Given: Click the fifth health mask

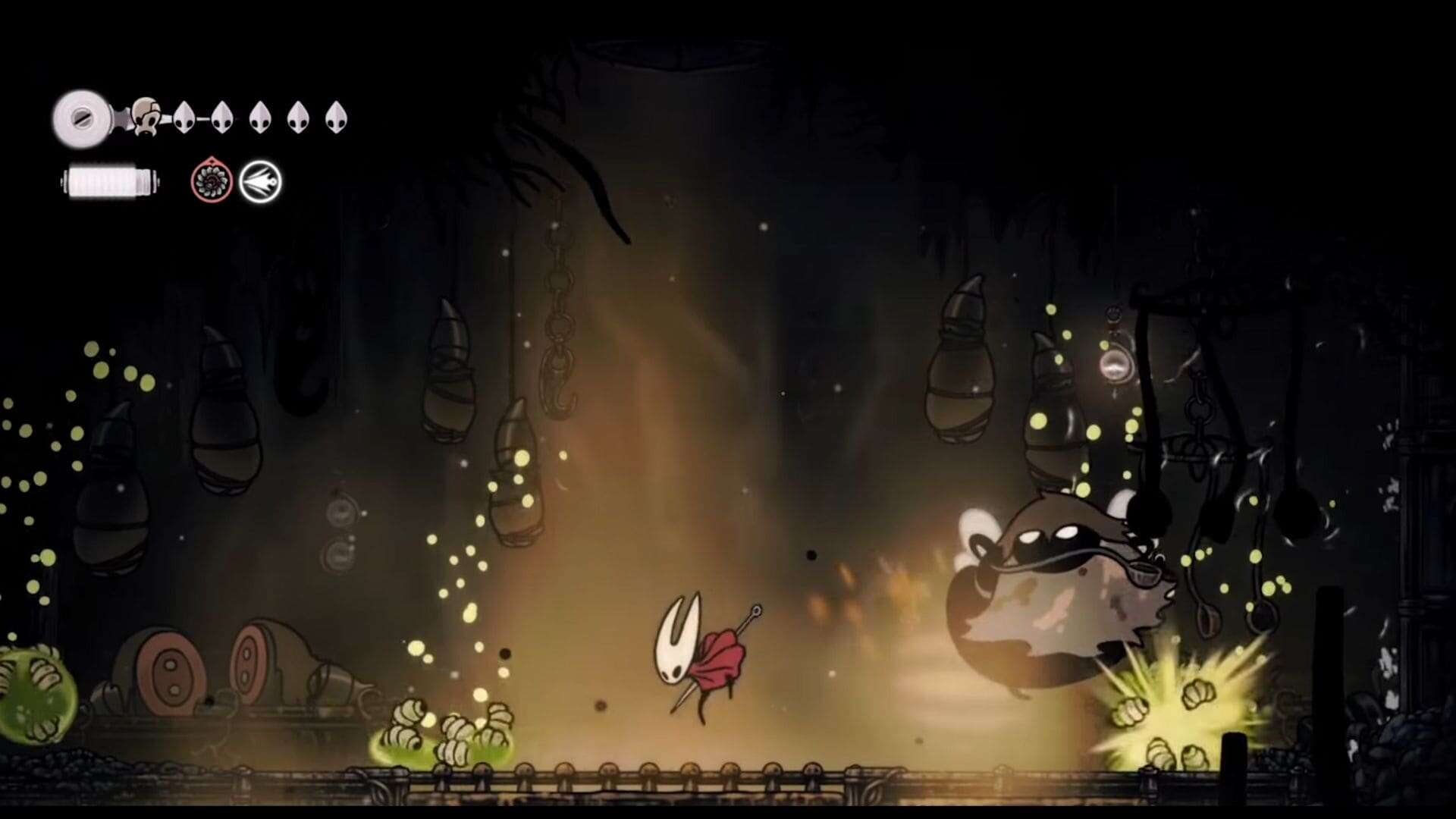Looking at the screenshot, I should point(300,118).
